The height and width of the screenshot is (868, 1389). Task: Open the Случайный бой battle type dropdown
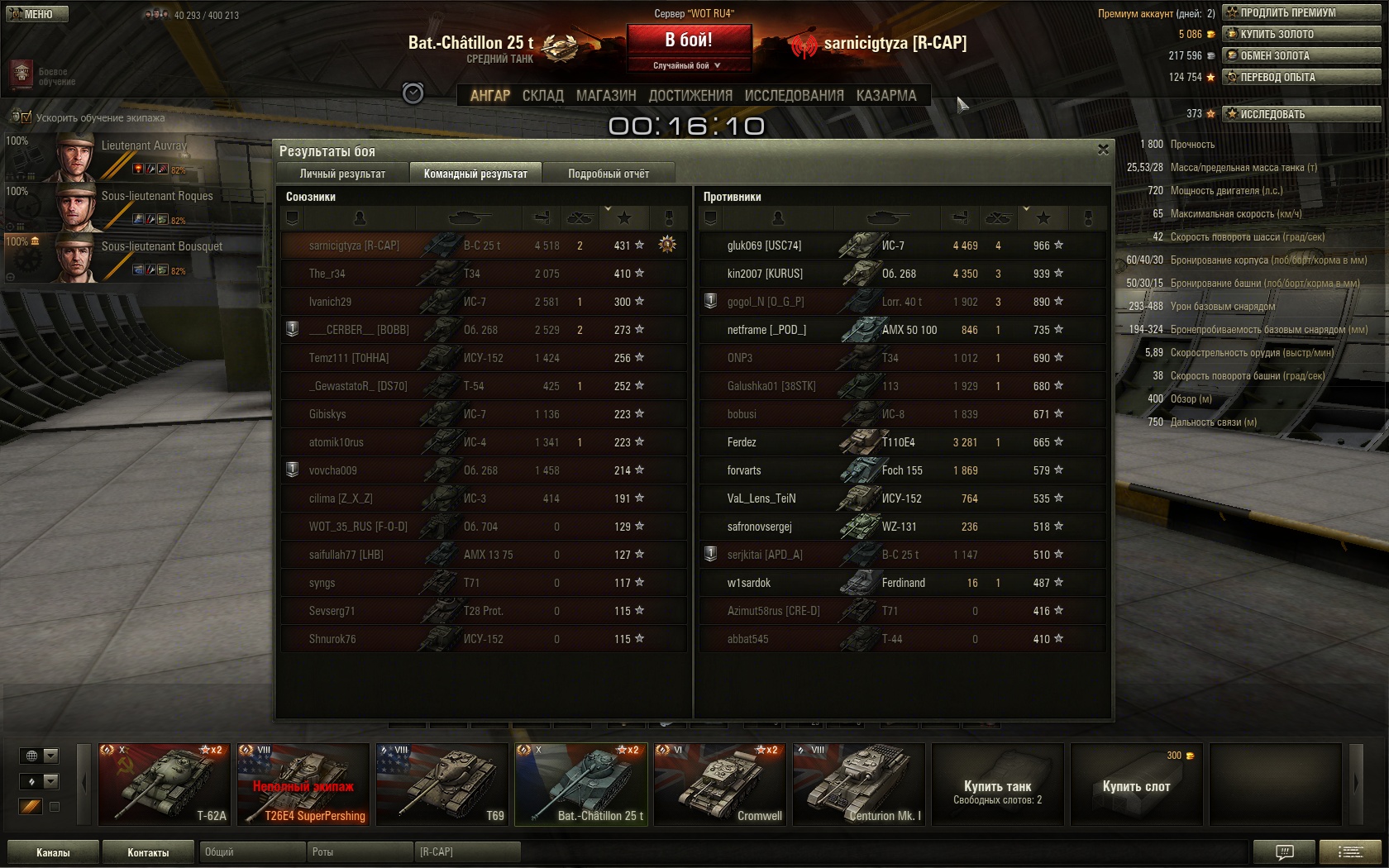point(688,65)
